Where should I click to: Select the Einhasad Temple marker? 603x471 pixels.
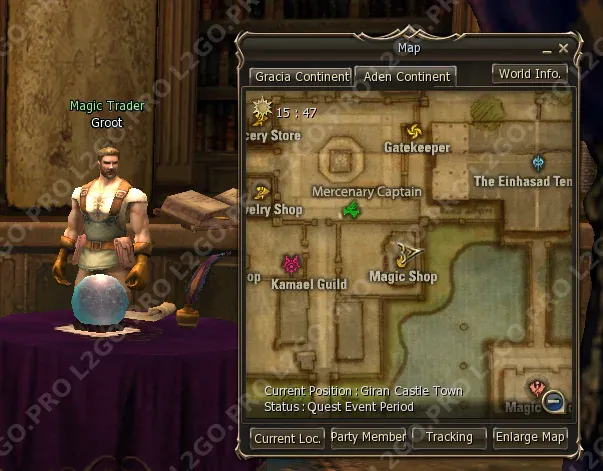[539, 163]
